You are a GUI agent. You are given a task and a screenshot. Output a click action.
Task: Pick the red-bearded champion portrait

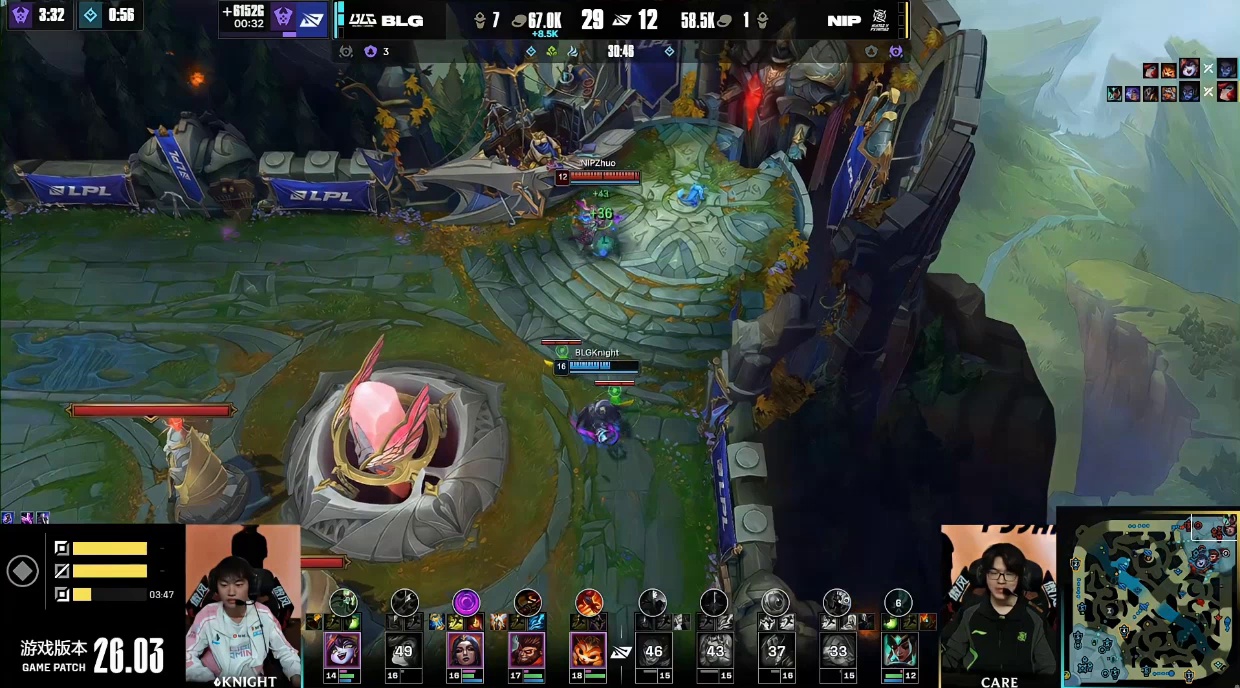(527, 650)
